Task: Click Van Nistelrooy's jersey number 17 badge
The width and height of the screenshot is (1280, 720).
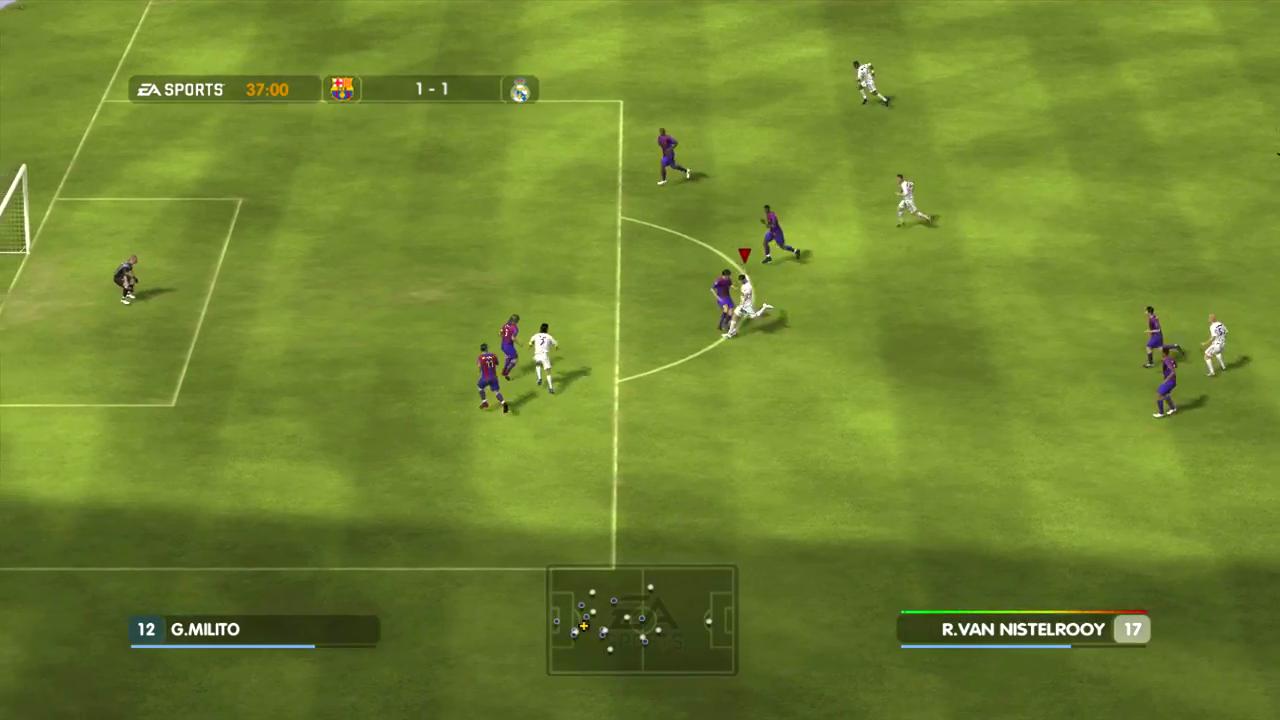Action: point(1132,629)
